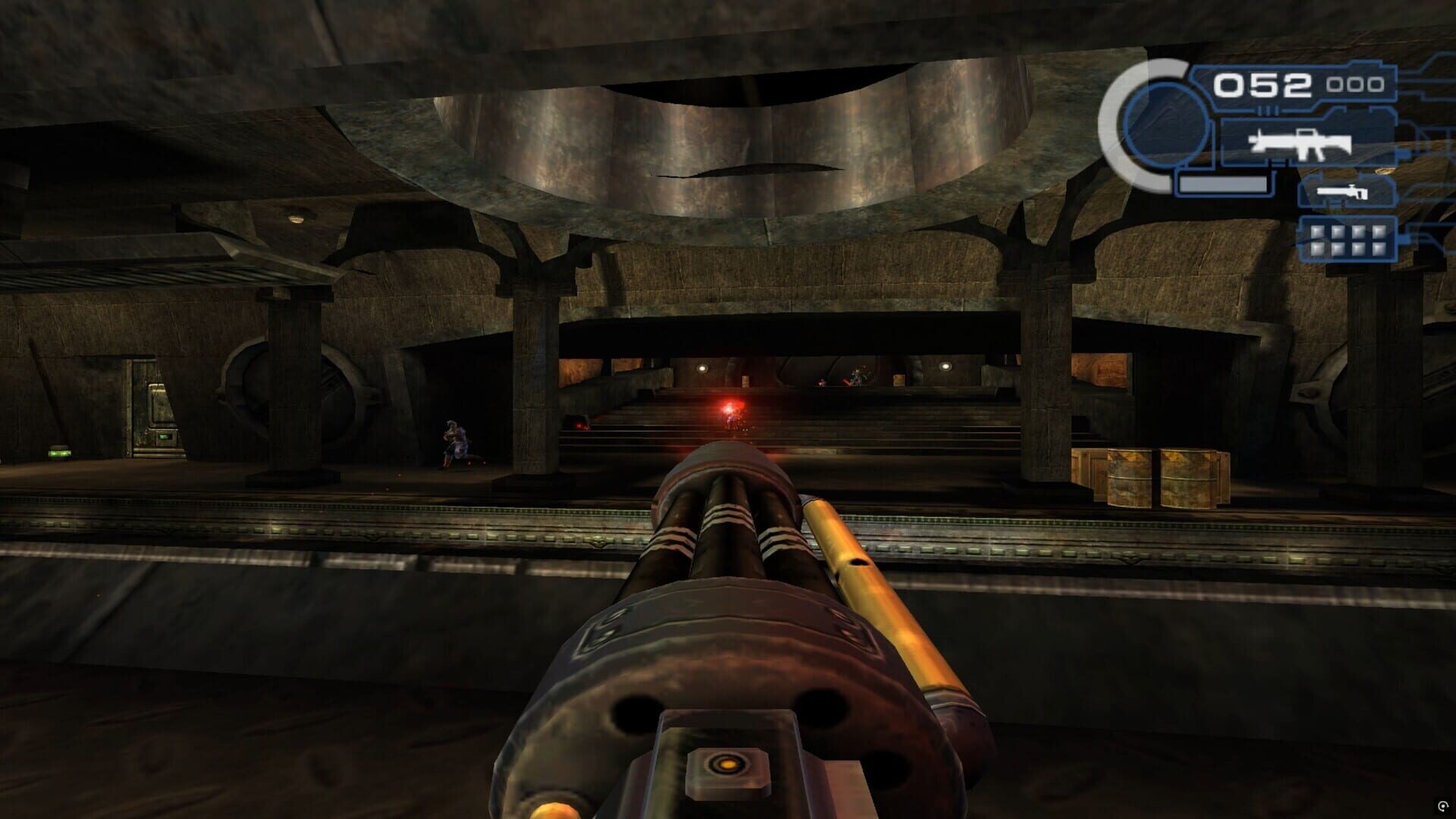
Task: Select the assault rifle weapon icon
Action: coord(1301,143)
